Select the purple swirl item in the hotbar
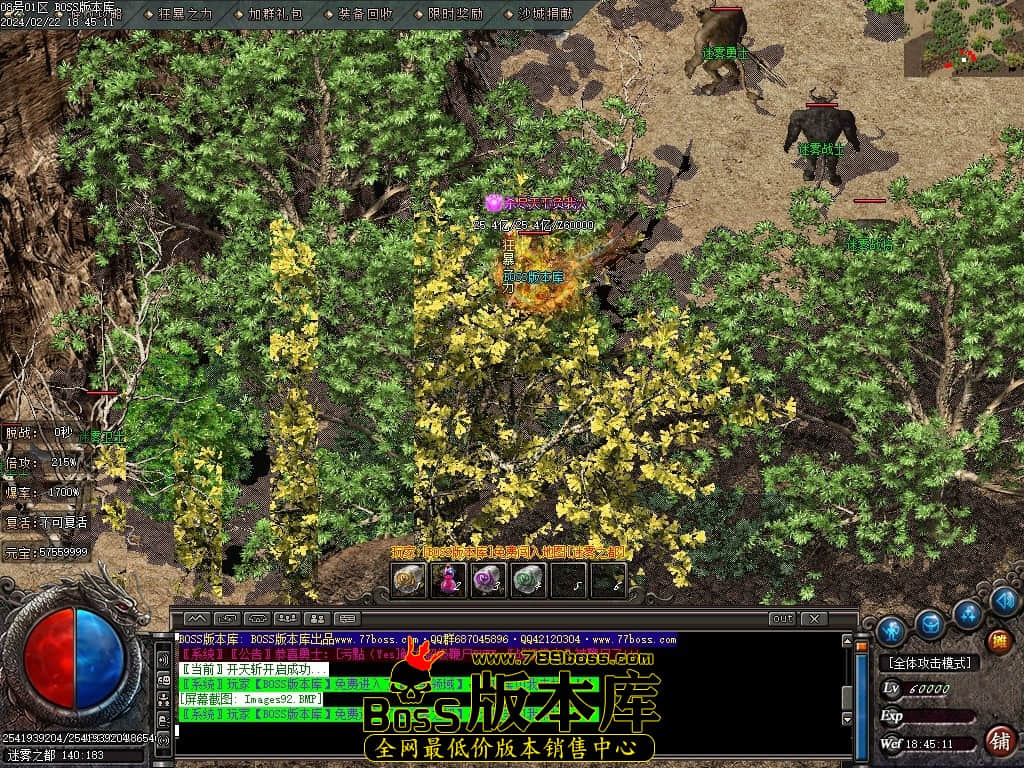 488,580
